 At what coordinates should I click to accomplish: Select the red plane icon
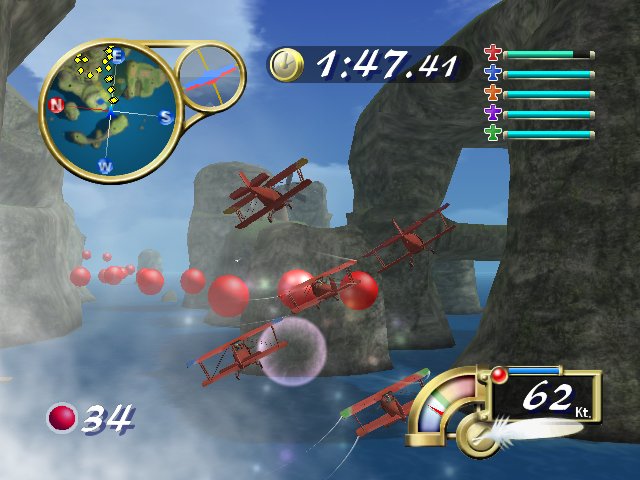pos(492,53)
